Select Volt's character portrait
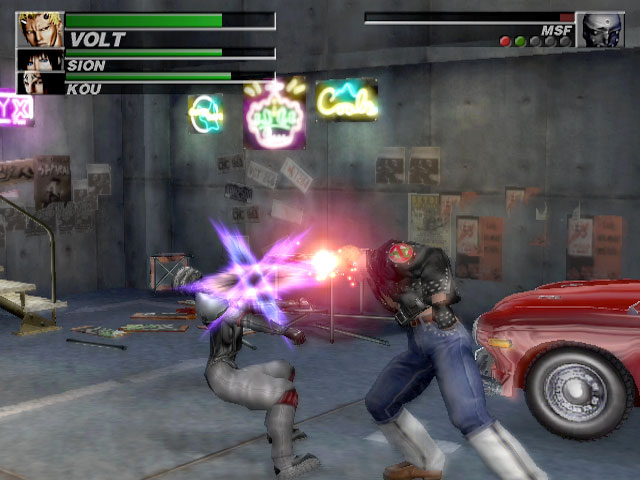Image resolution: width=640 pixels, height=480 pixels. [x=40, y=30]
